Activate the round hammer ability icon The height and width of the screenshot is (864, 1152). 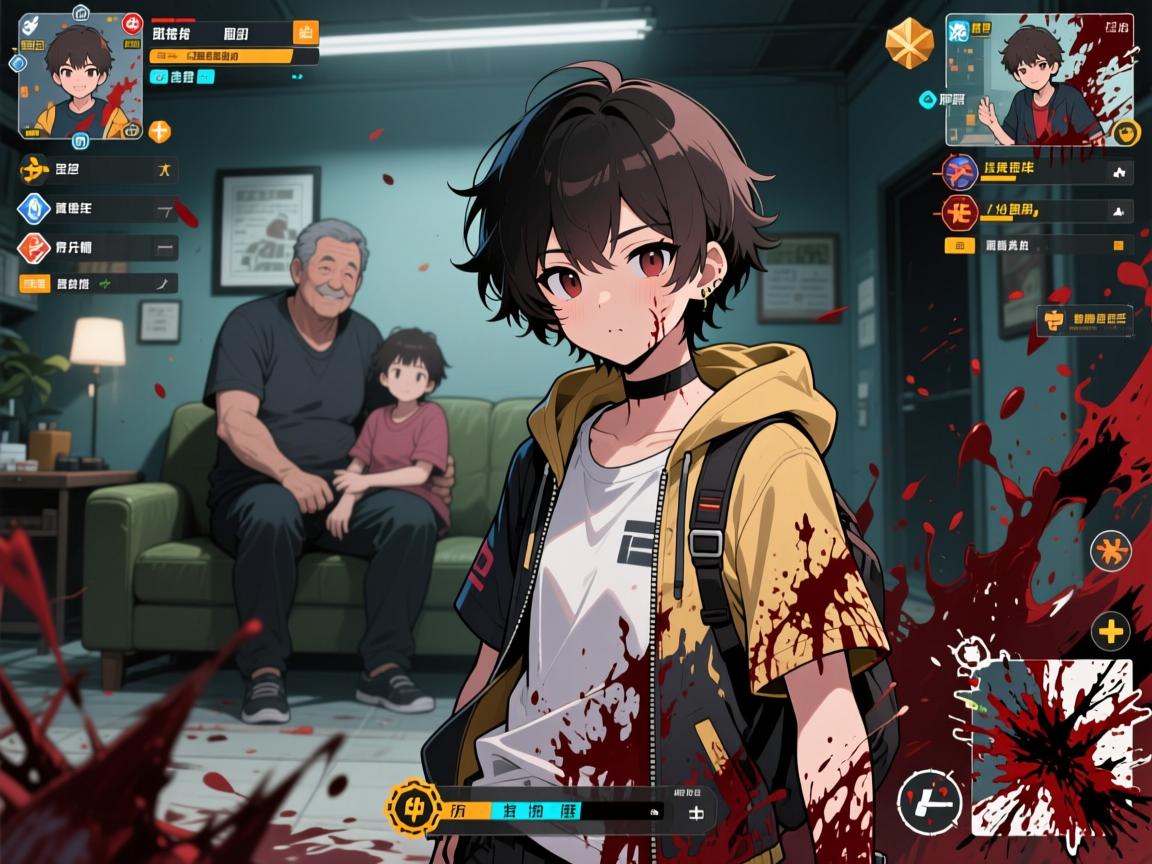pyautogui.click(x=930, y=802)
